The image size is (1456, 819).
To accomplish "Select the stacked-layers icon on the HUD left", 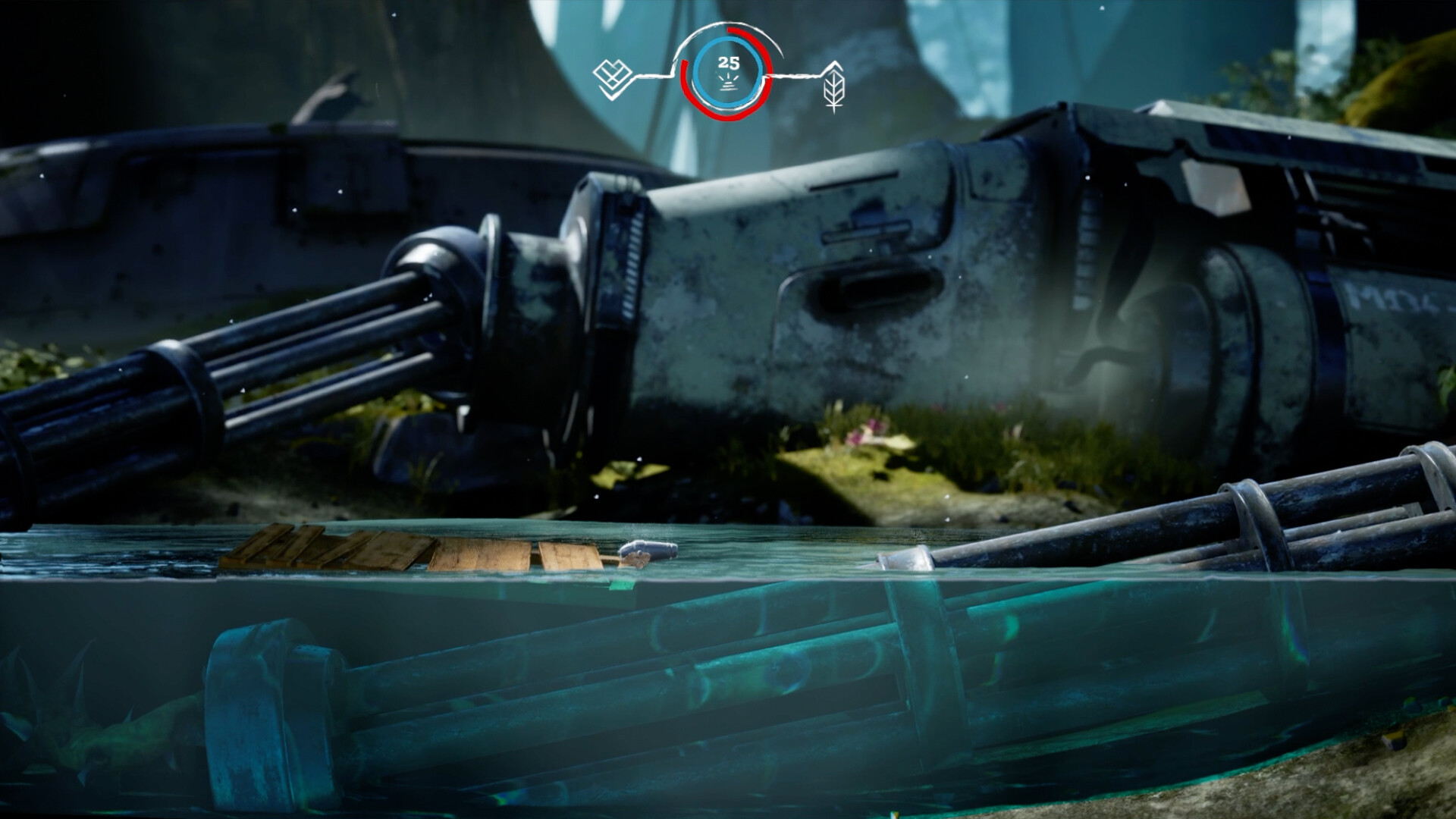I will (x=614, y=74).
